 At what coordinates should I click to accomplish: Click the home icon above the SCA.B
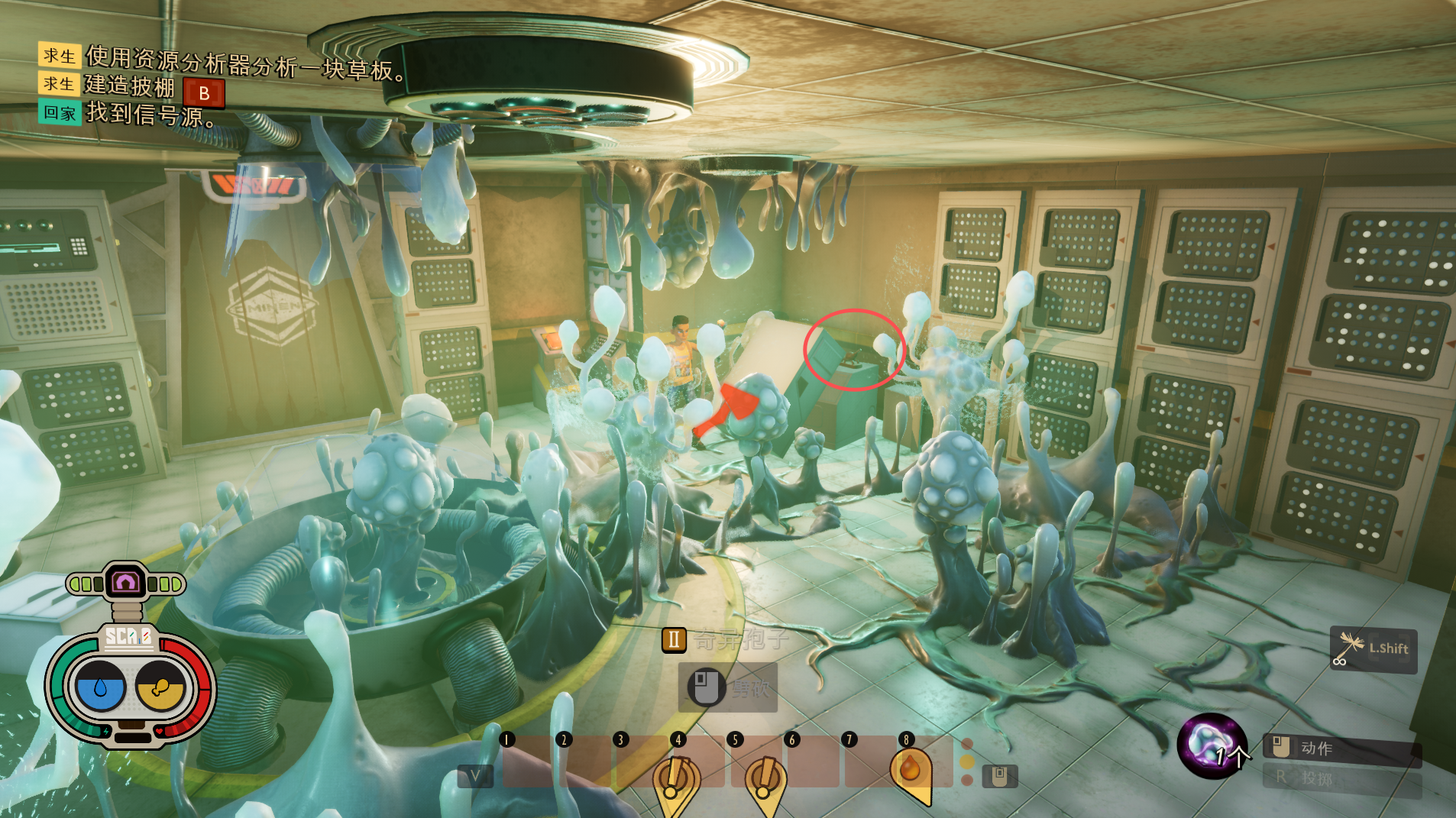coord(125,584)
